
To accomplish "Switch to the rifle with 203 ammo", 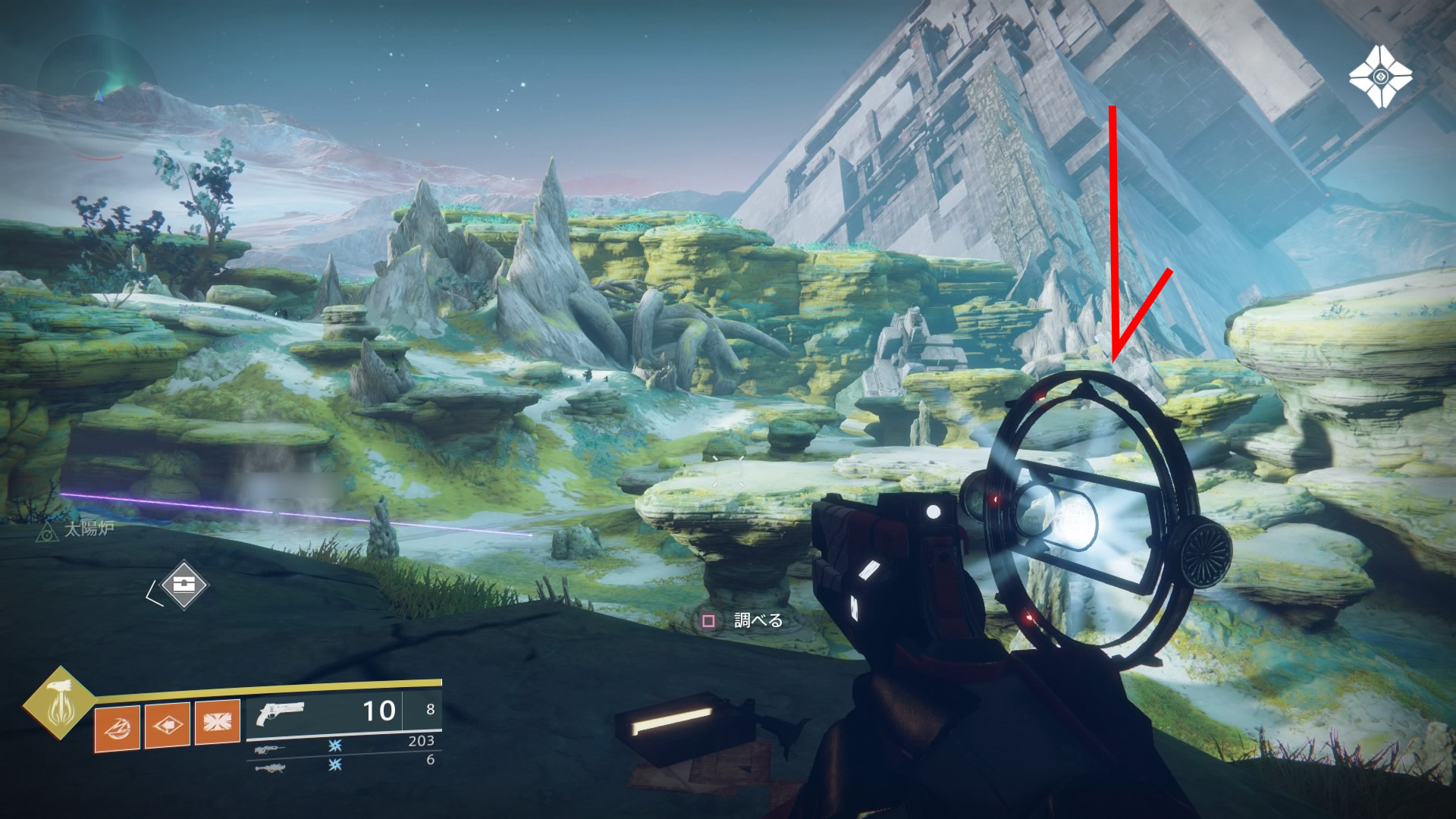I will (271, 748).
